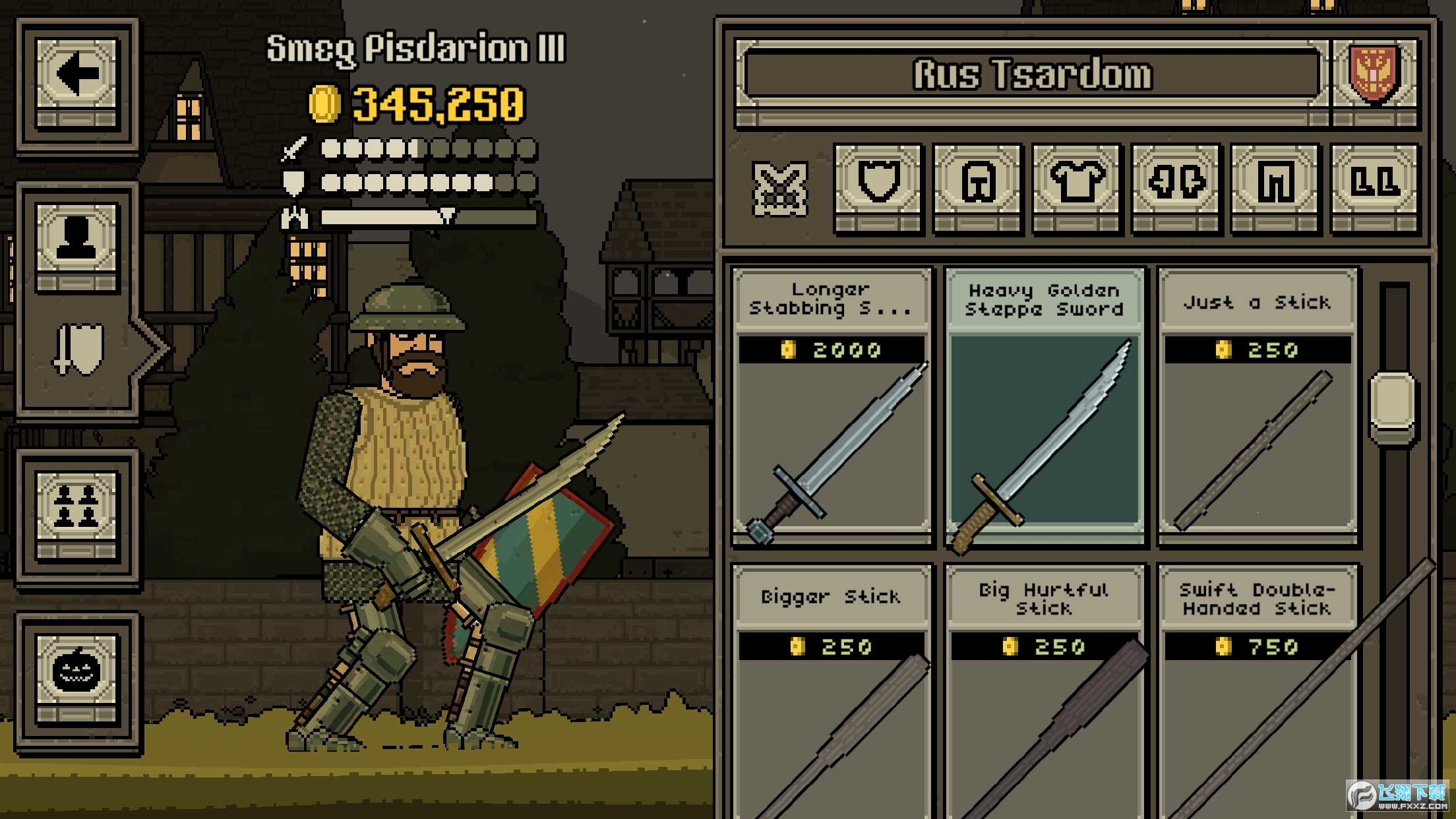The height and width of the screenshot is (819, 1456).
Task: Go back with the arrow button
Action: coord(77,75)
